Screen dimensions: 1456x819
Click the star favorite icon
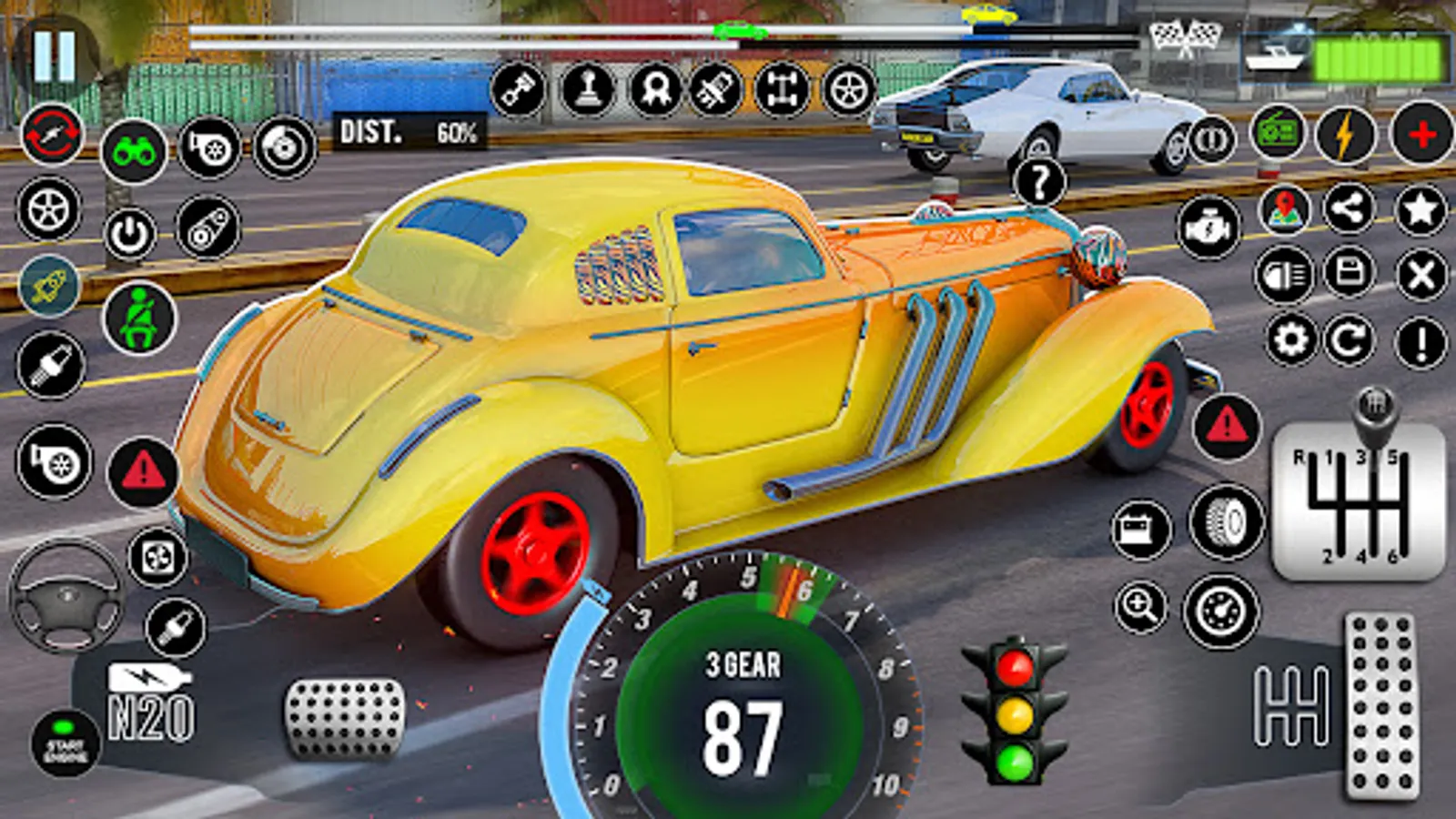coord(1420,210)
